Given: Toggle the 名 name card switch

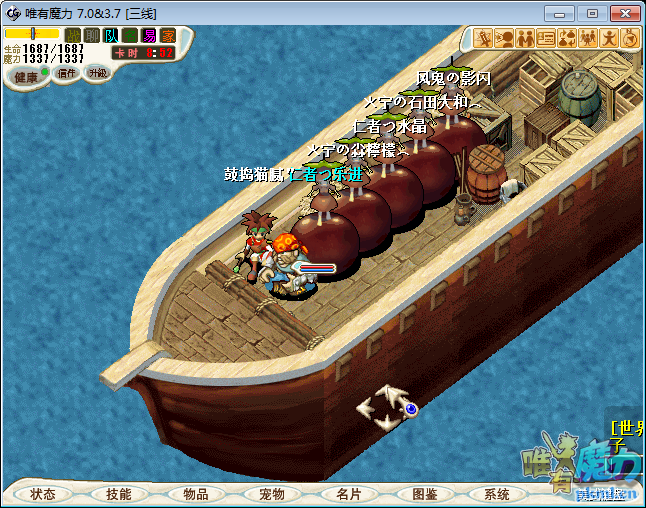Looking at the screenshot, I should pyautogui.click(x=129, y=36).
